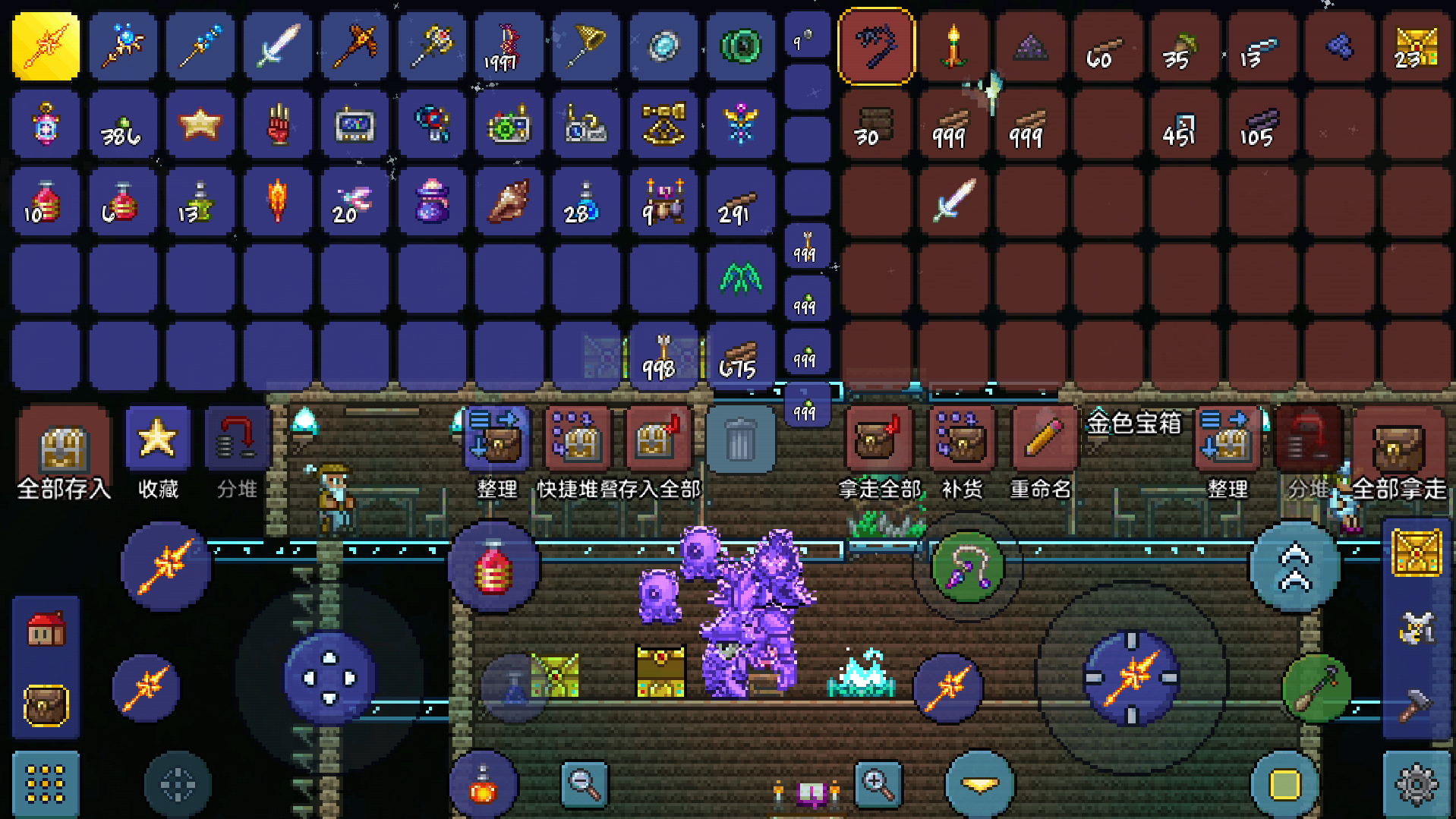Open the settings gear button
The image size is (1456, 819).
(1416, 784)
